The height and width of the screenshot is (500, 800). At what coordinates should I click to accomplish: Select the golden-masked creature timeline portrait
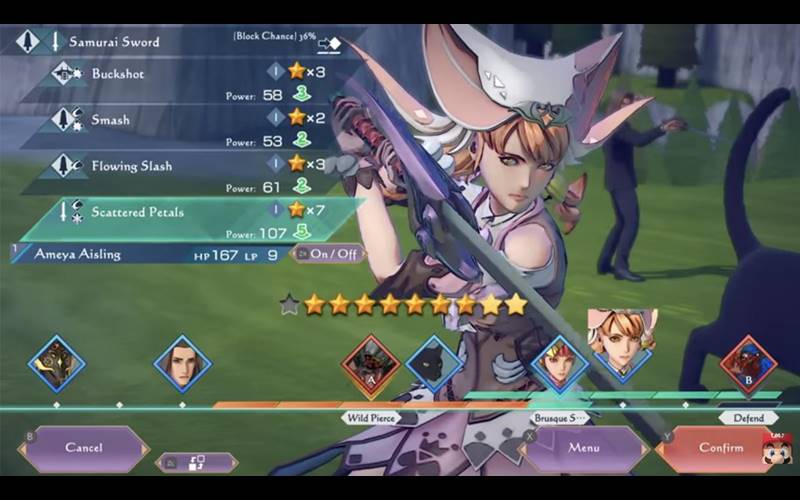57,363
